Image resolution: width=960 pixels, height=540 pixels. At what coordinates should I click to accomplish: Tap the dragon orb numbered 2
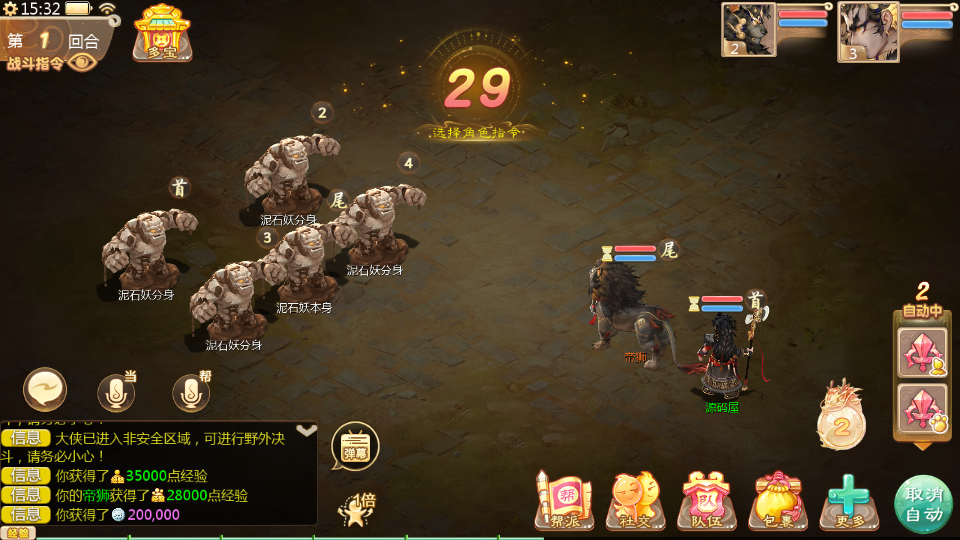(841, 424)
